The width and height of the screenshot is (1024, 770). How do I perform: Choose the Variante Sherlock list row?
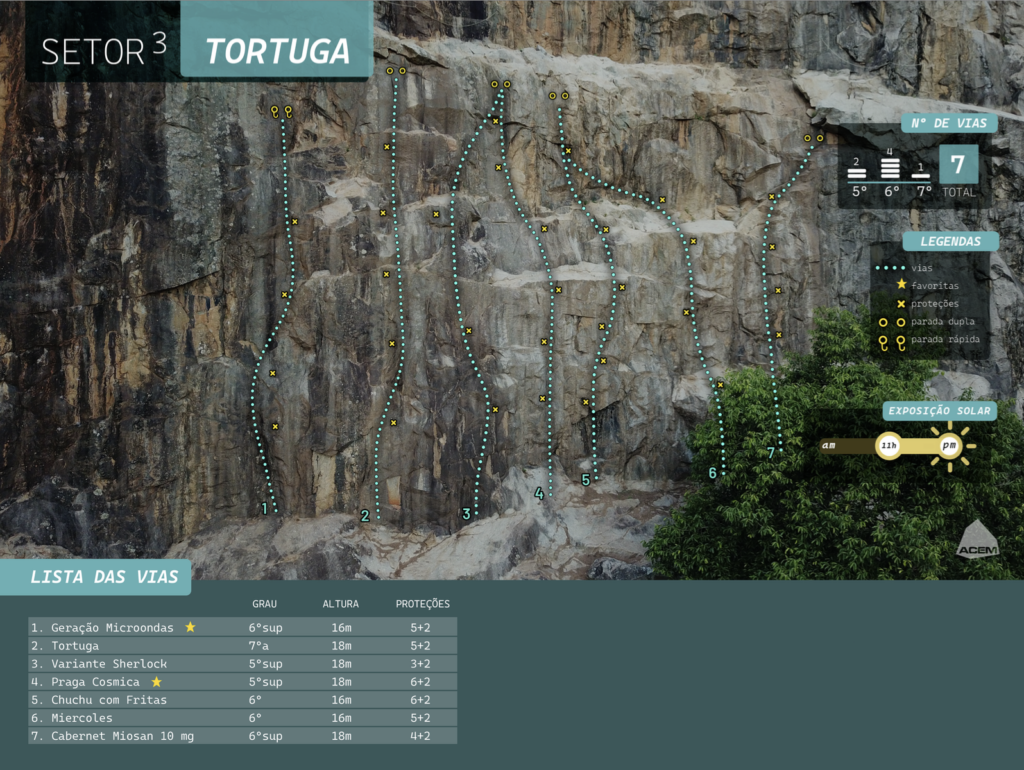[242, 664]
